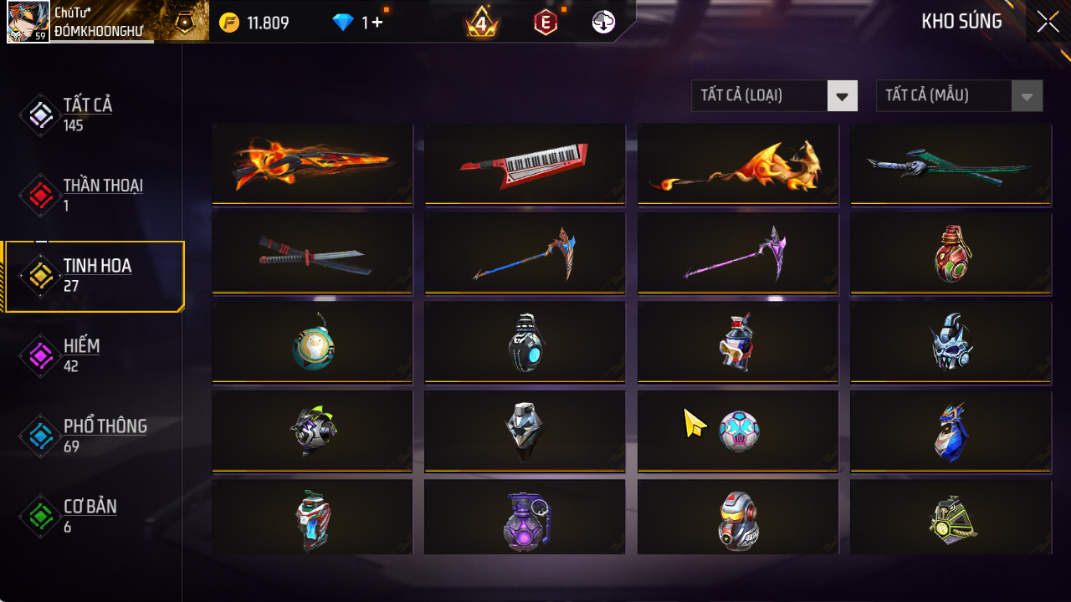Choose the red and green grenade skin

pos(950,253)
